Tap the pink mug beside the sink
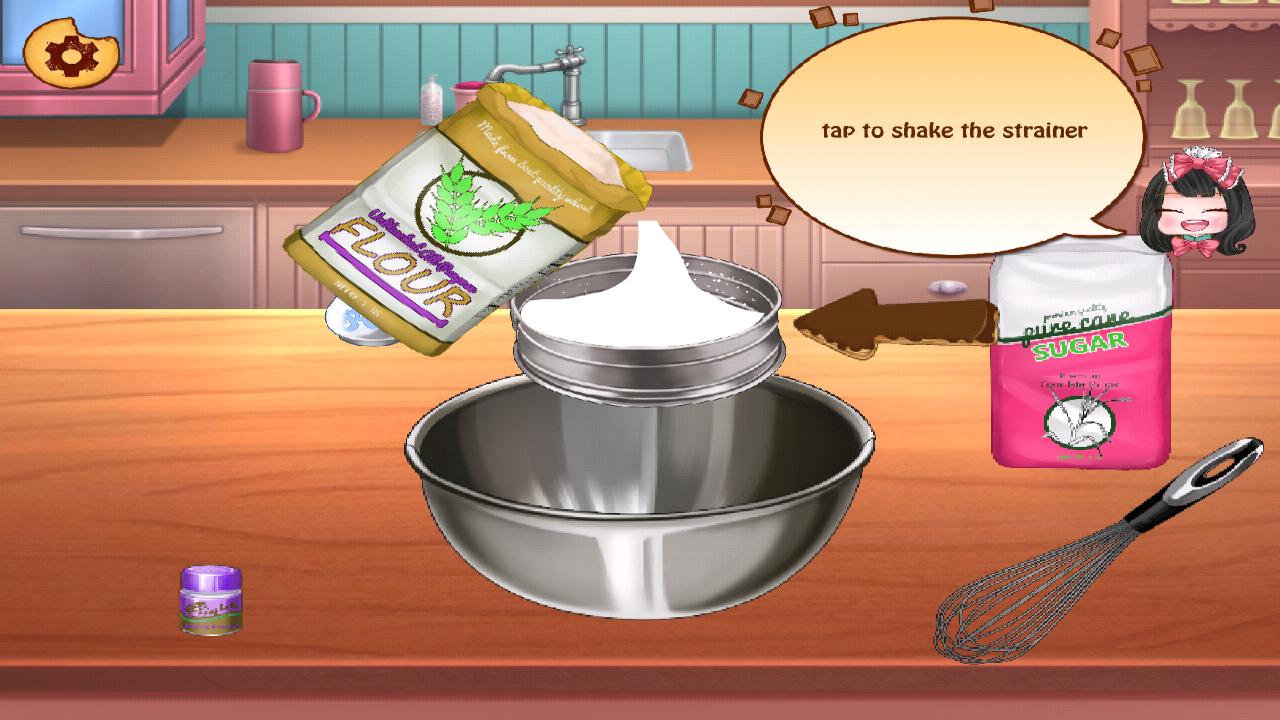Image resolution: width=1280 pixels, height=720 pixels. tap(278, 105)
